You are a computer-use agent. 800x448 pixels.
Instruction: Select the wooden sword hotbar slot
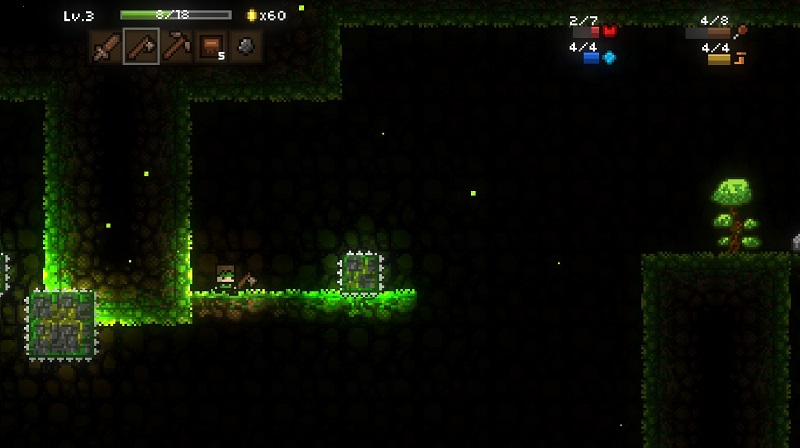106,46
